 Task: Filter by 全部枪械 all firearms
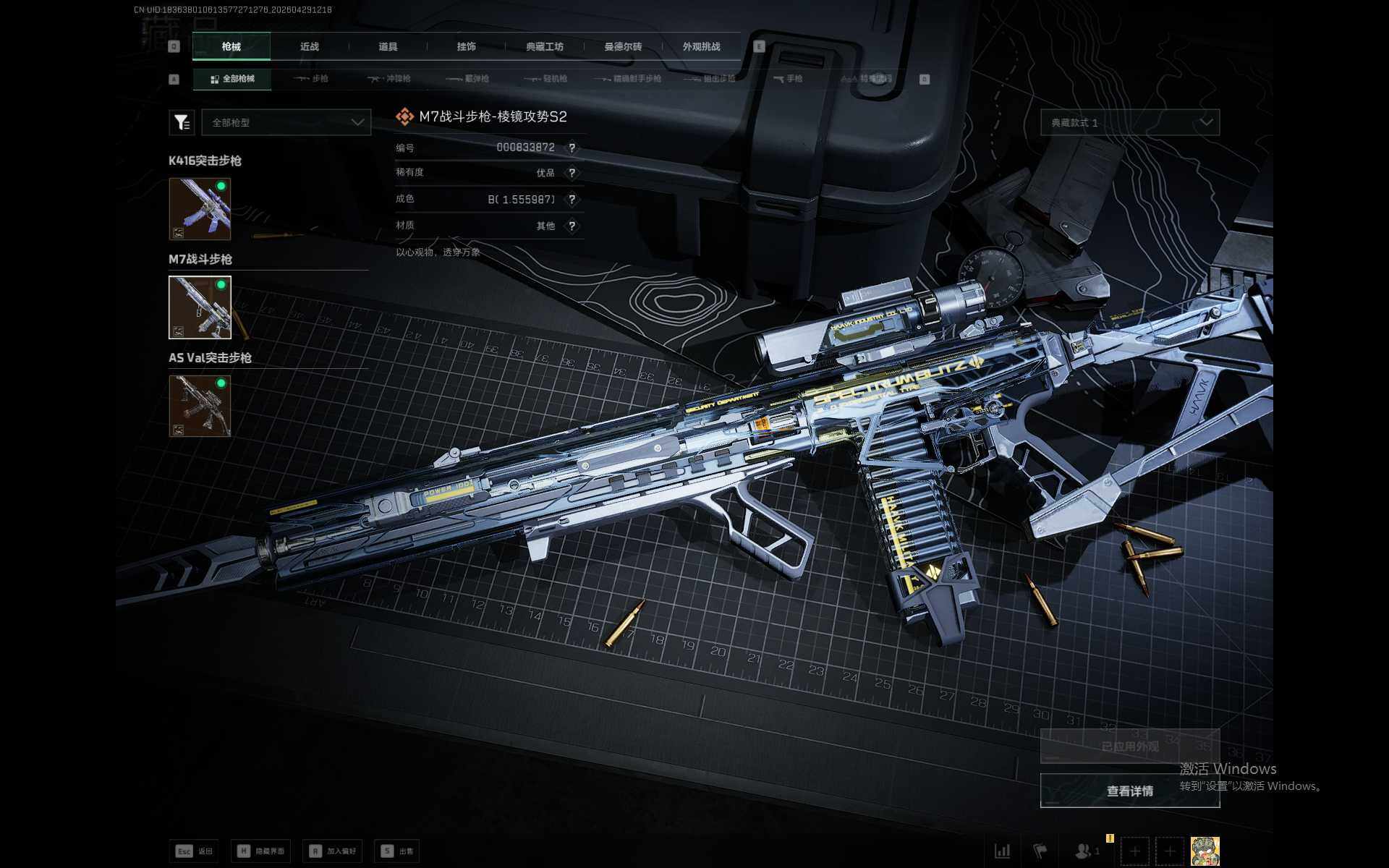232,79
